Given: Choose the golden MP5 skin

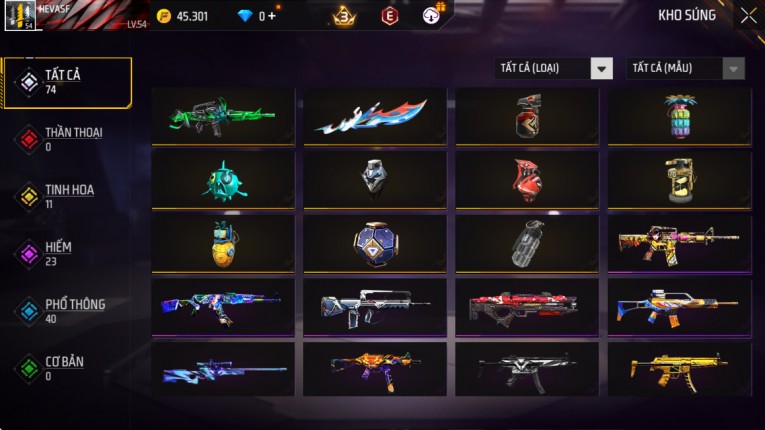Looking at the screenshot, I should click(679, 369).
